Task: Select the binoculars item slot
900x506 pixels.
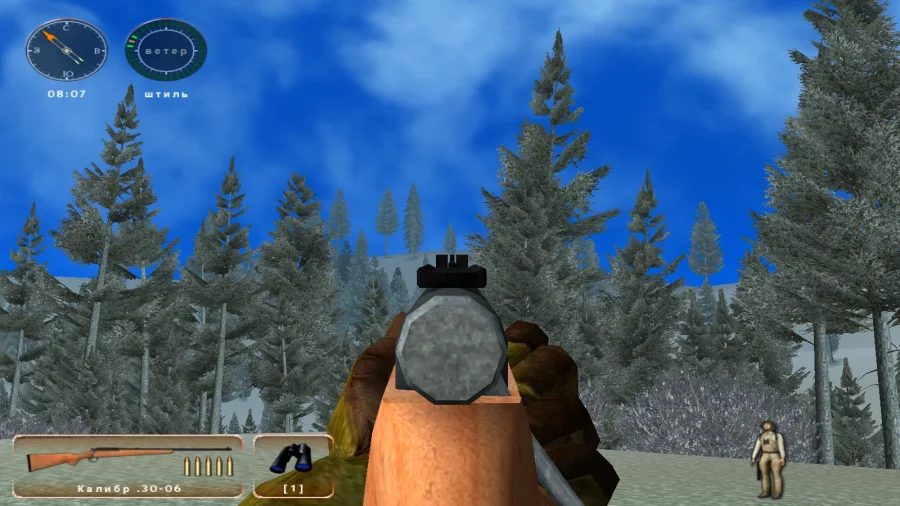Action: [293, 465]
